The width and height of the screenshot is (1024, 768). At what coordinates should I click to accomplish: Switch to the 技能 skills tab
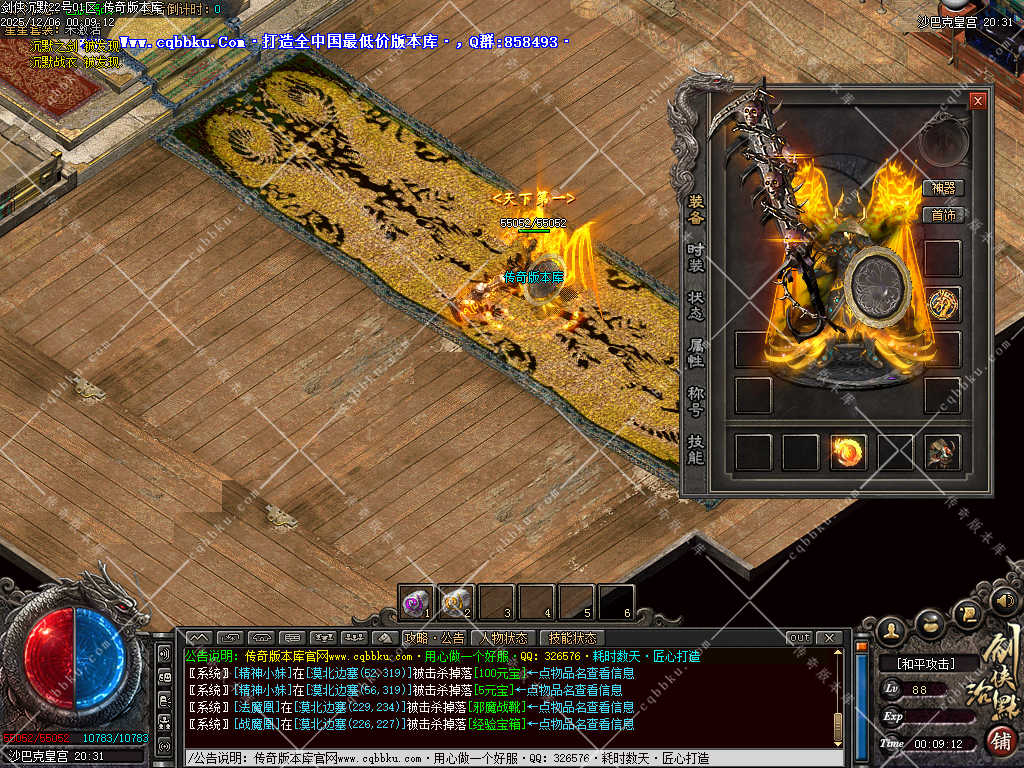696,448
